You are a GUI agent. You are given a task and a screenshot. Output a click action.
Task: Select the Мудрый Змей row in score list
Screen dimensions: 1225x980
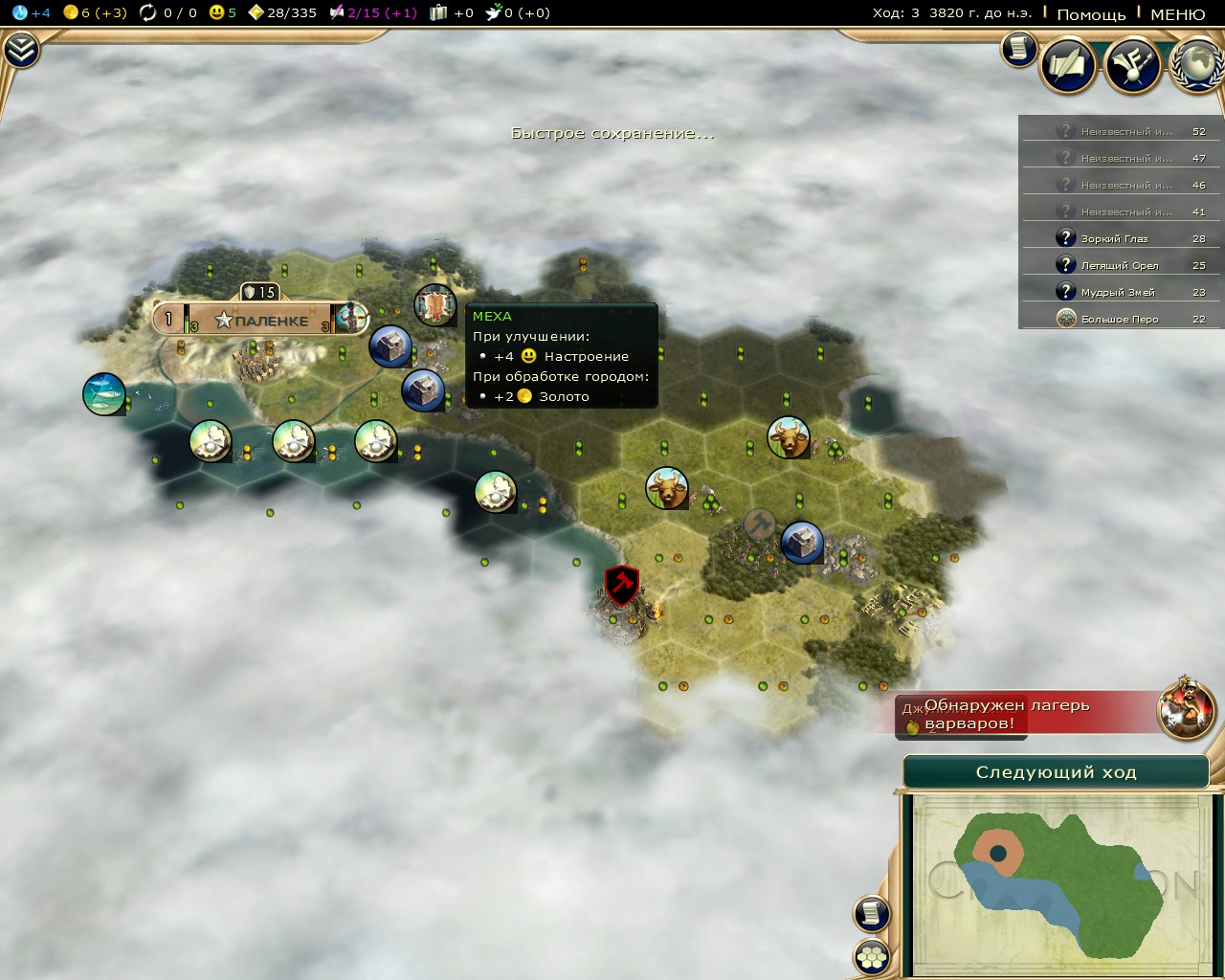pyautogui.click(x=1122, y=292)
